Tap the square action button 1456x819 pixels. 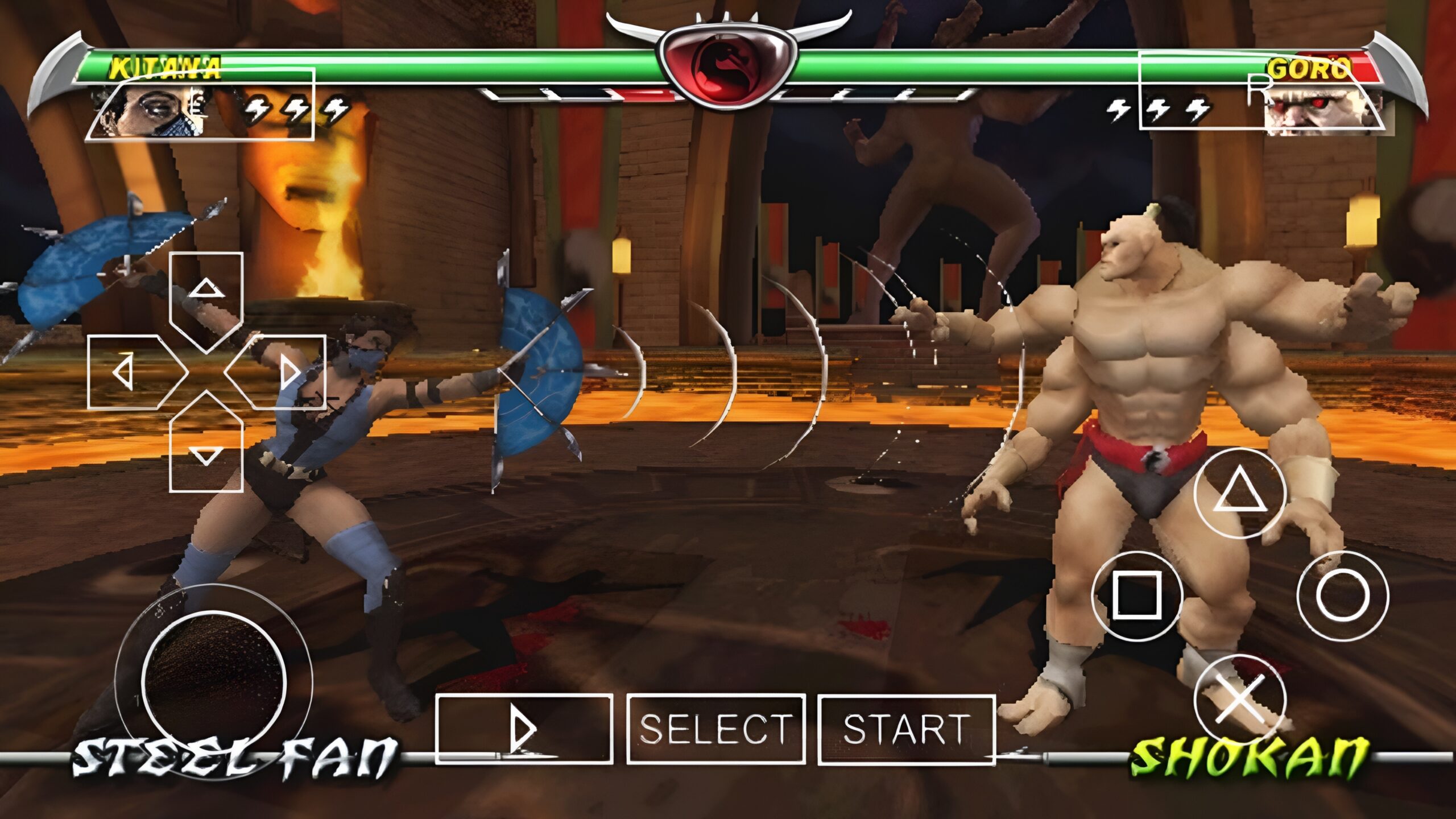[1137, 596]
